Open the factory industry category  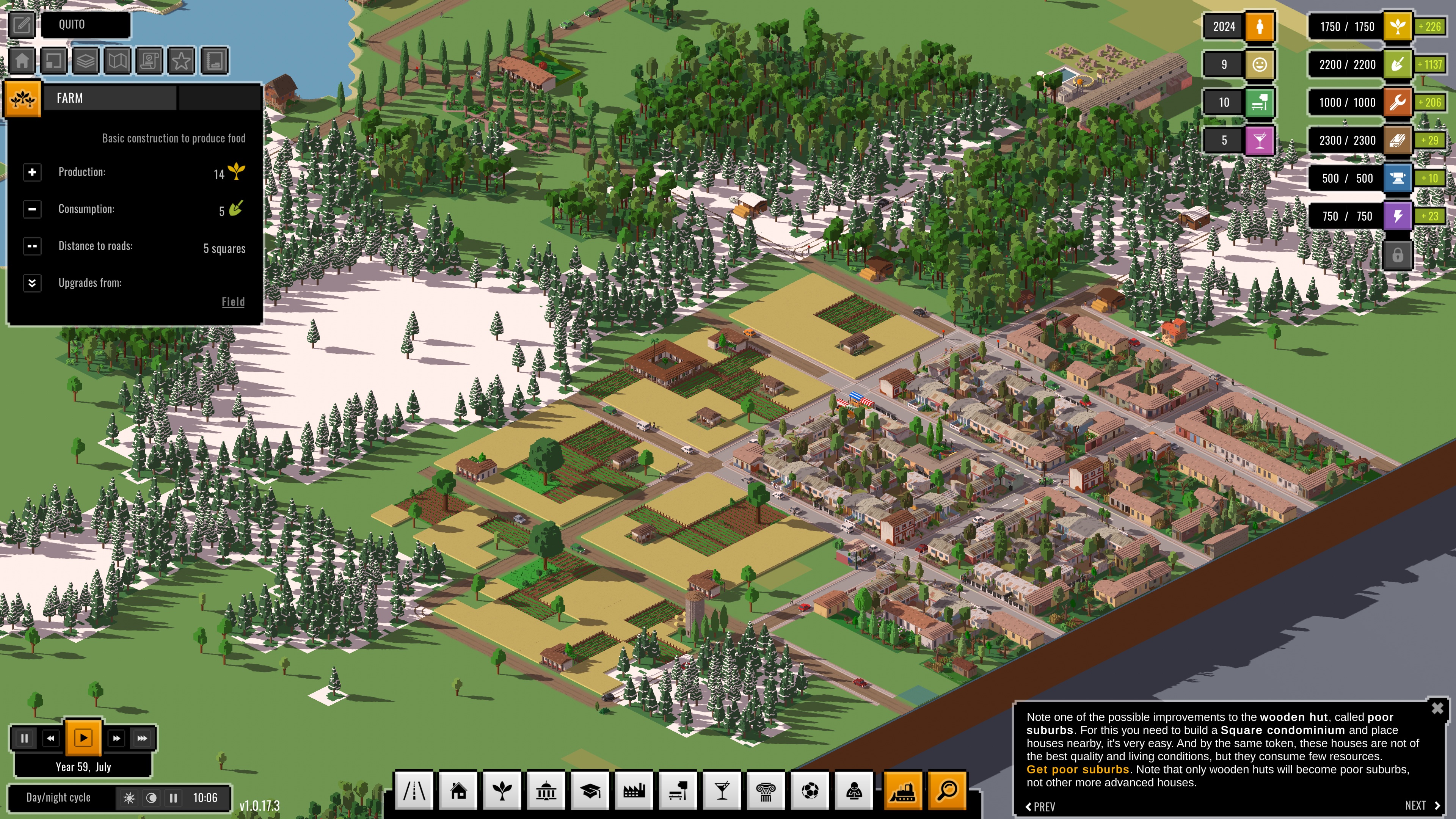(x=634, y=791)
